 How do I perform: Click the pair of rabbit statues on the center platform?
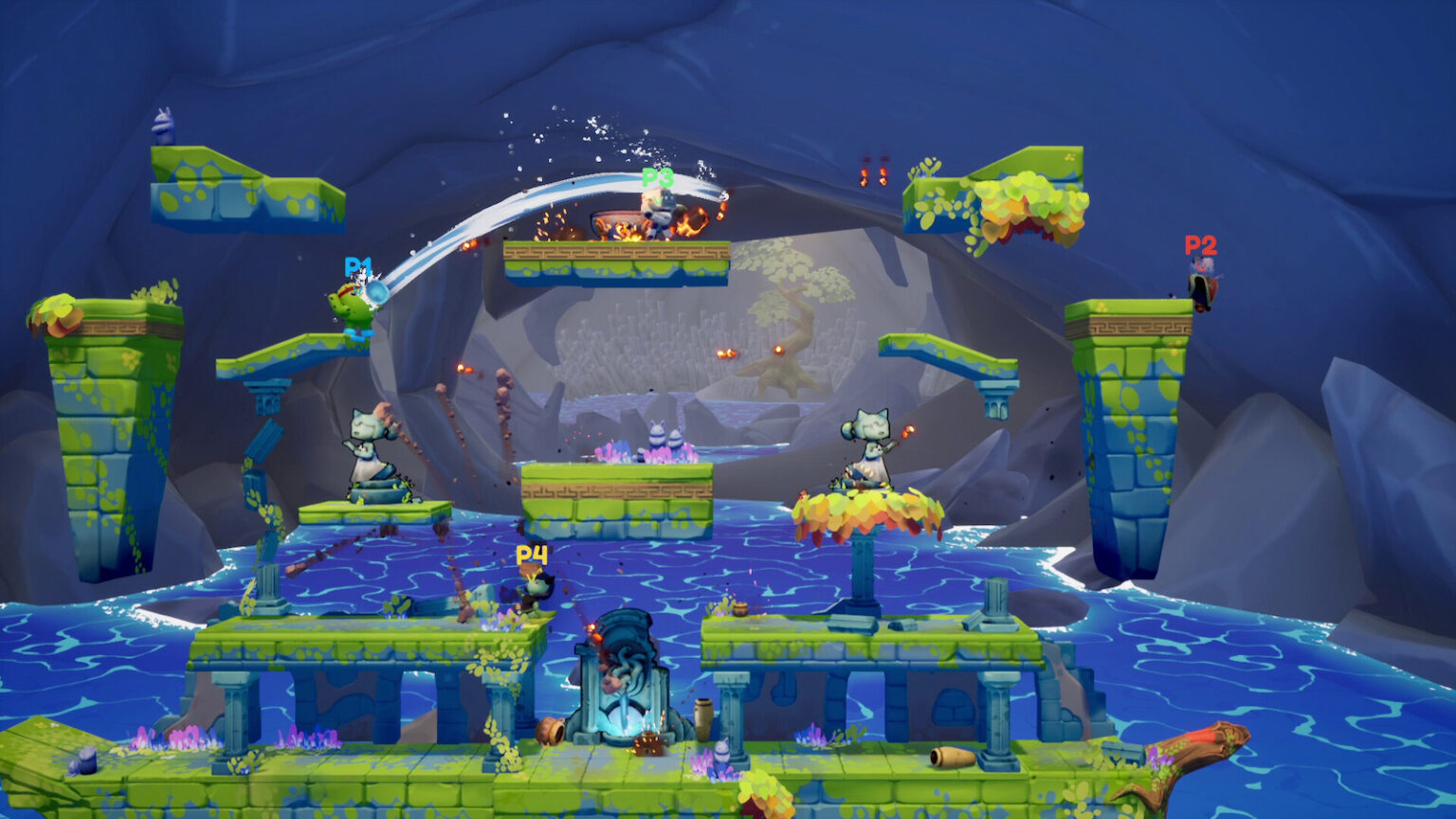point(664,436)
